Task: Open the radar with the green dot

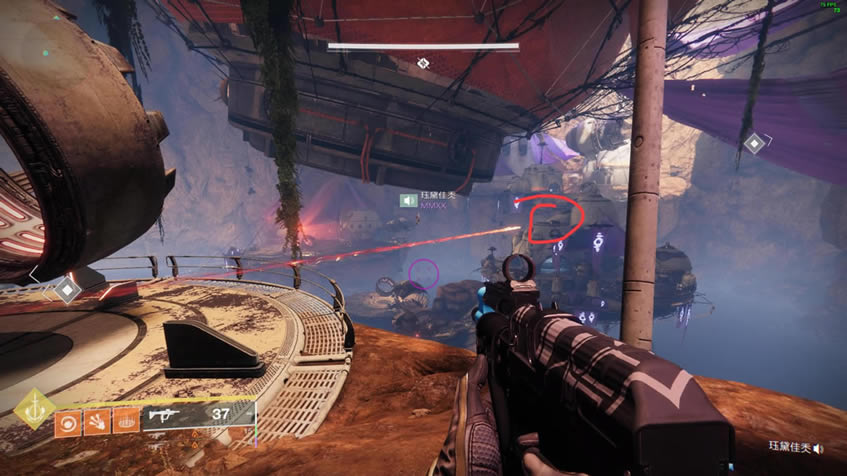Action: tap(46, 52)
